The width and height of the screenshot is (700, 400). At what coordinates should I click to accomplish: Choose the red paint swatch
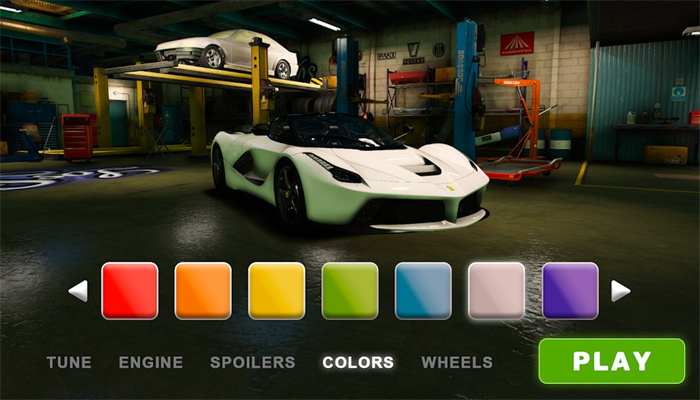click(x=130, y=291)
